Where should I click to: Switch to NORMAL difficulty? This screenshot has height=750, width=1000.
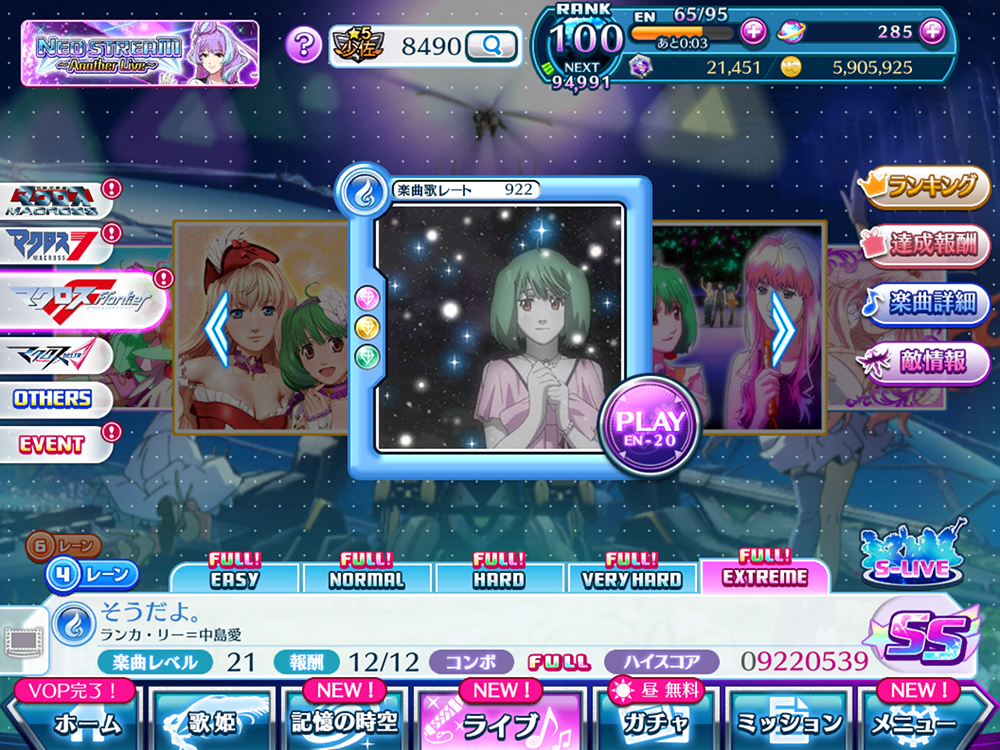coord(367,578)
